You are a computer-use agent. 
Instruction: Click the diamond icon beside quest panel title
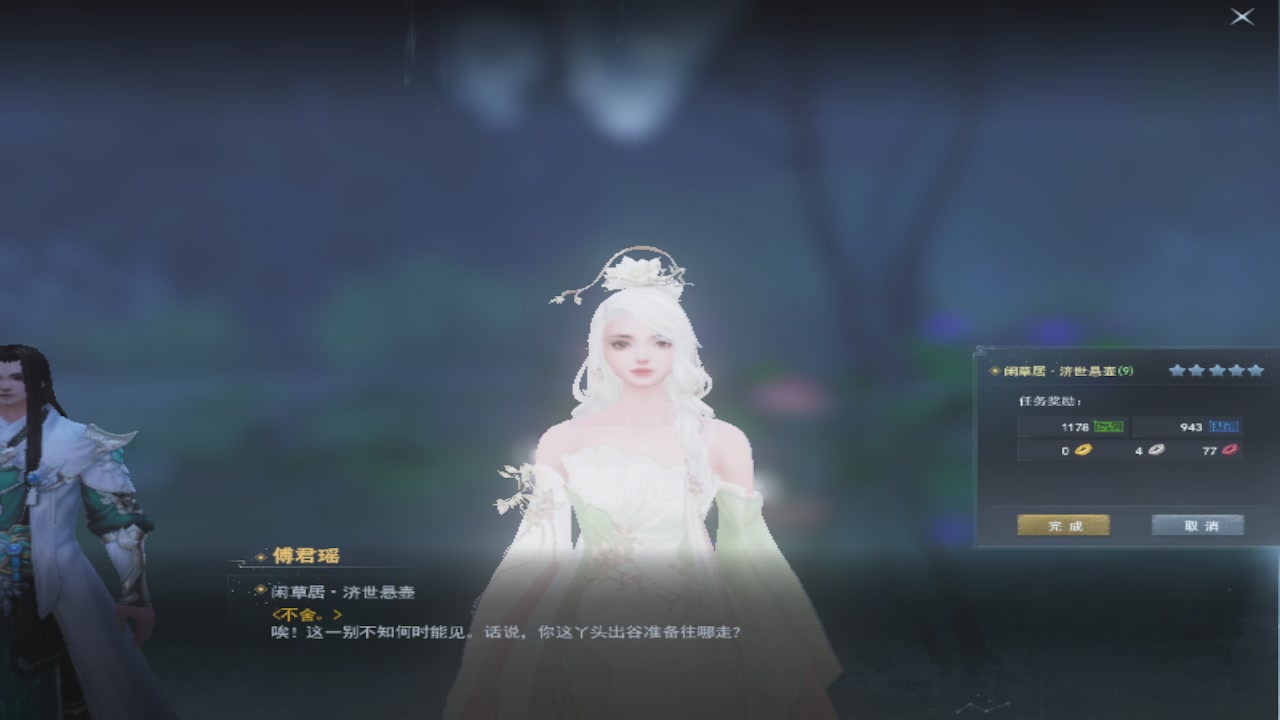point(993,370)
